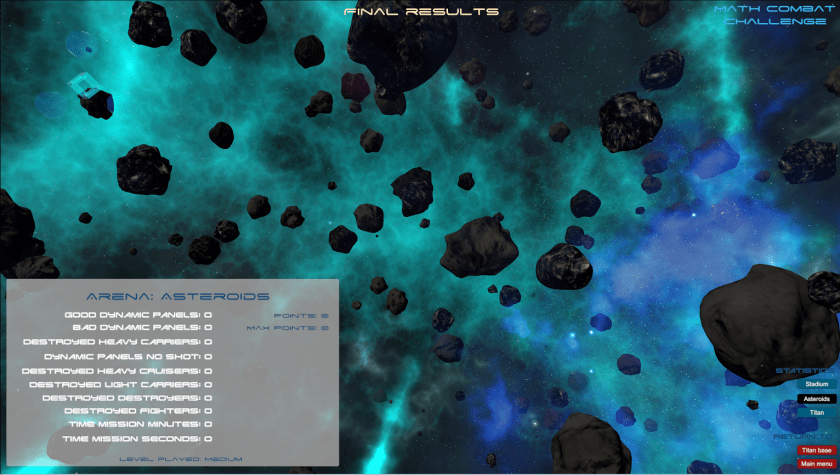View the Titan arena statistics
This screenshot has height=475, width=840.
[816, 413]
